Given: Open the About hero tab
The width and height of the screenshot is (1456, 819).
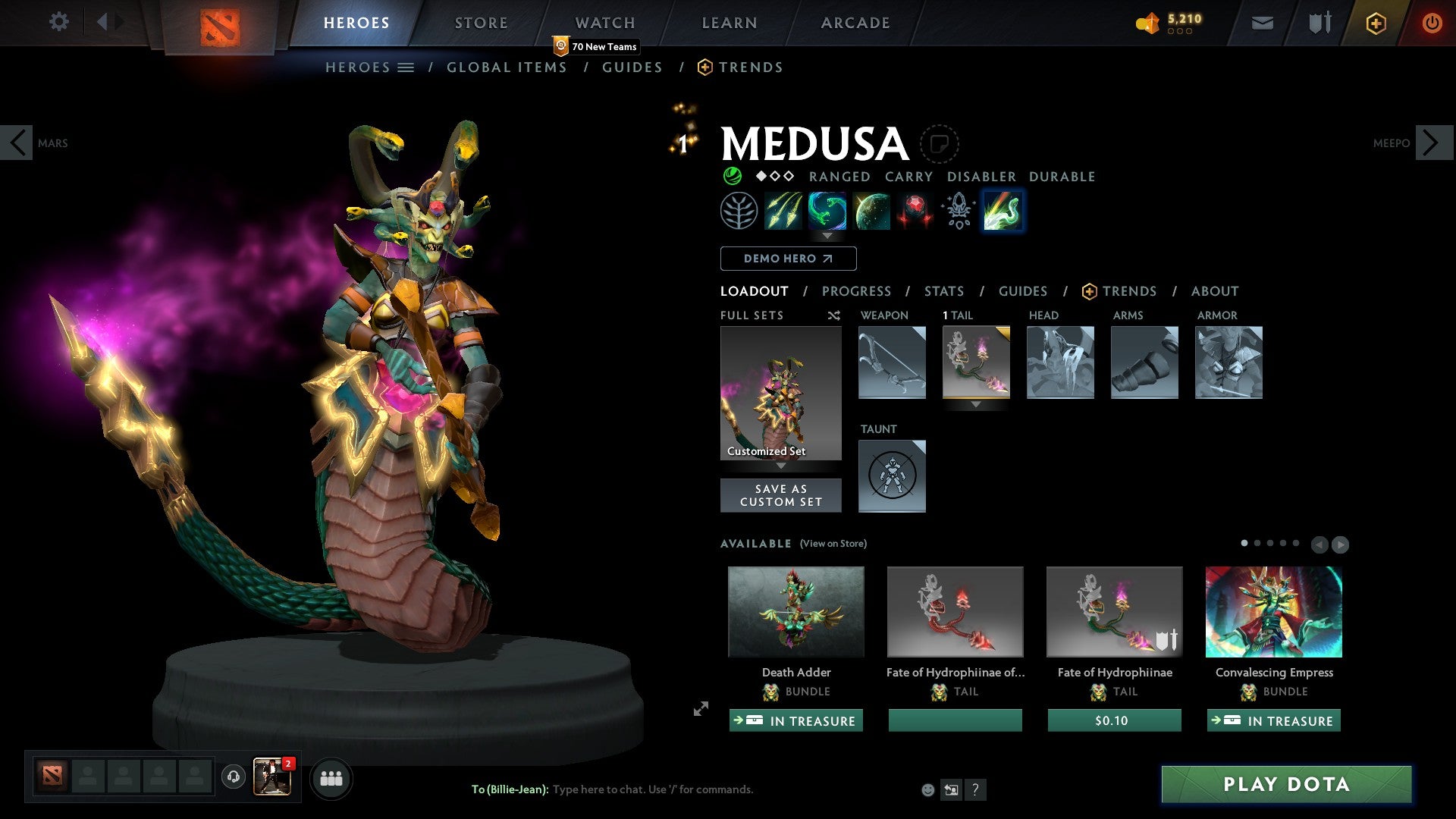Looking at the screenshot, I should coord(1214,291).
